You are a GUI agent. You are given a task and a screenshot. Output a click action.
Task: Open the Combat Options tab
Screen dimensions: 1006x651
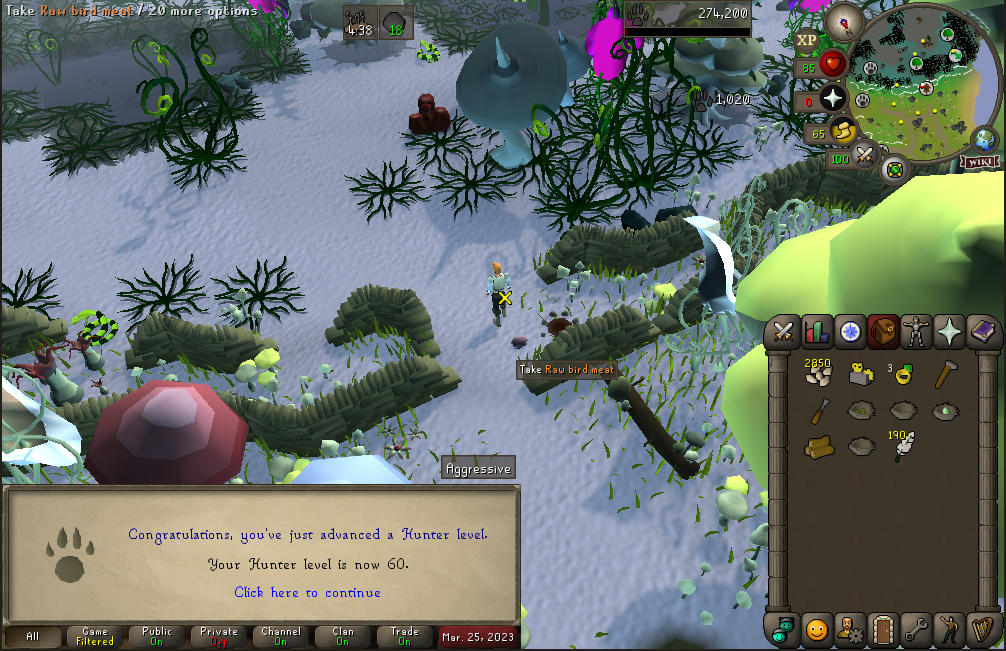point(783,331)
